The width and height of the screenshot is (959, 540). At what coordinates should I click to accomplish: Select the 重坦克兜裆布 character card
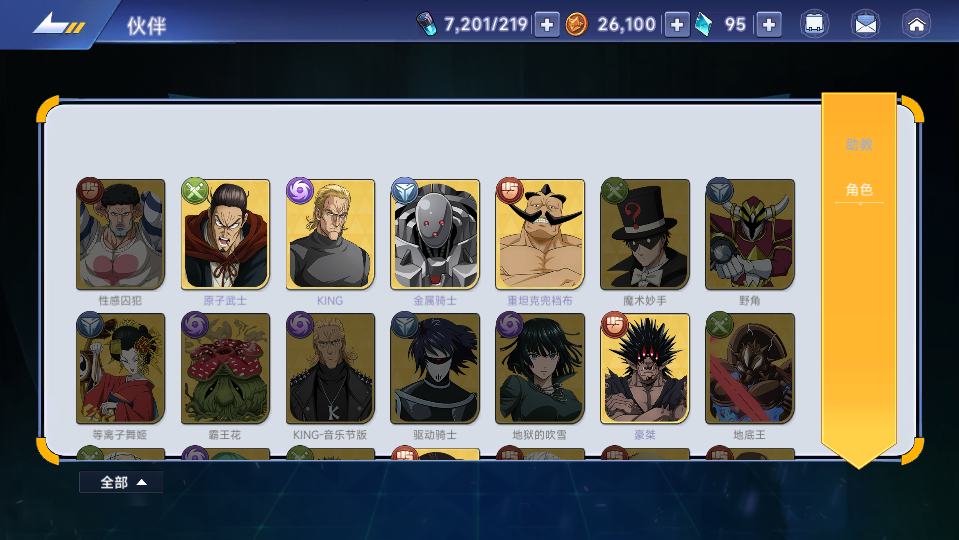point(540,235)
